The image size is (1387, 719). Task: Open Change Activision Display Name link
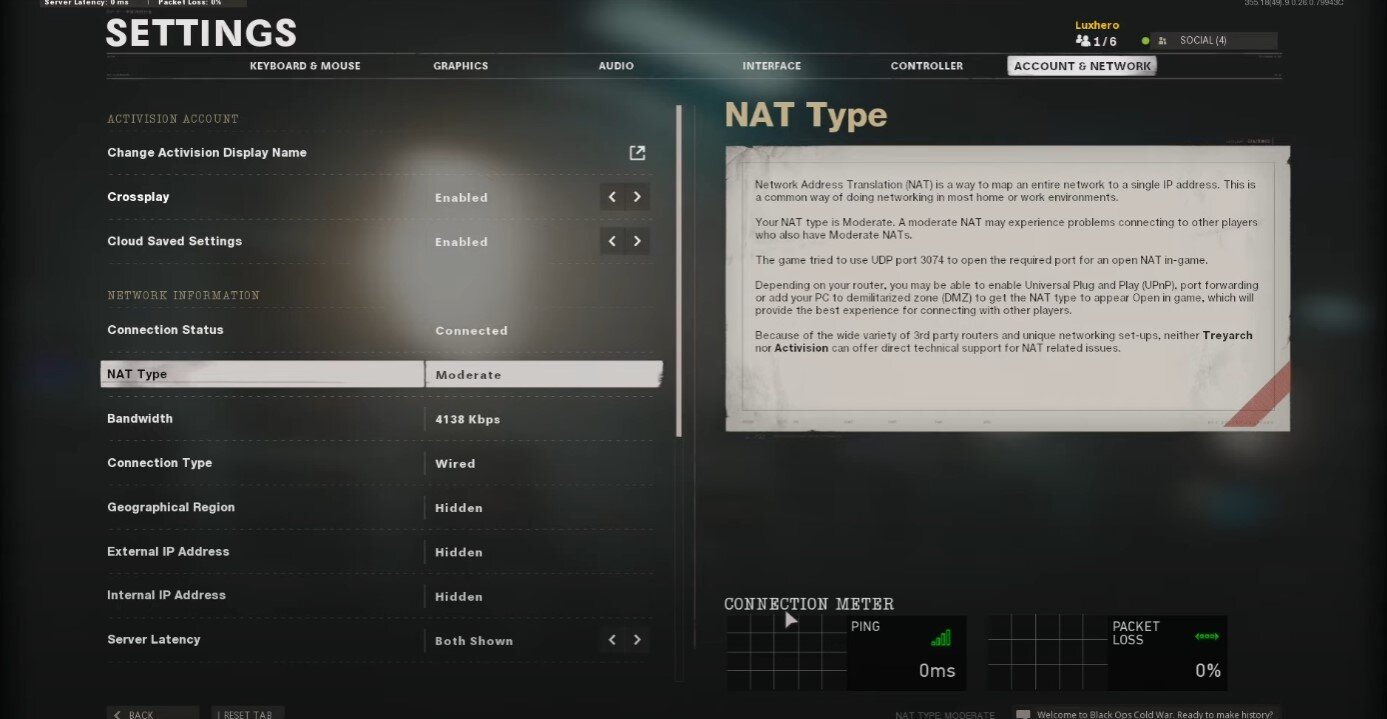(x=637, y=153)
